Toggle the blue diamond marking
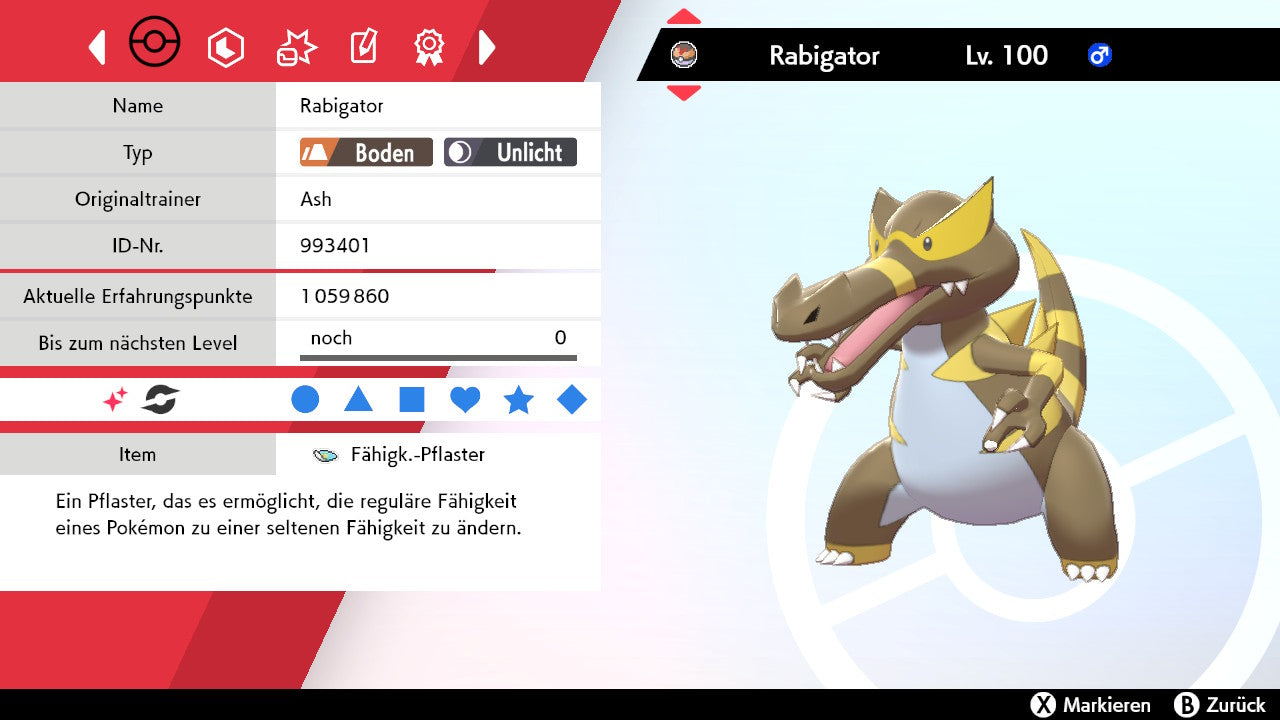Image resolution: width=1280 pixels, height=720 pixels. [572, 400]
